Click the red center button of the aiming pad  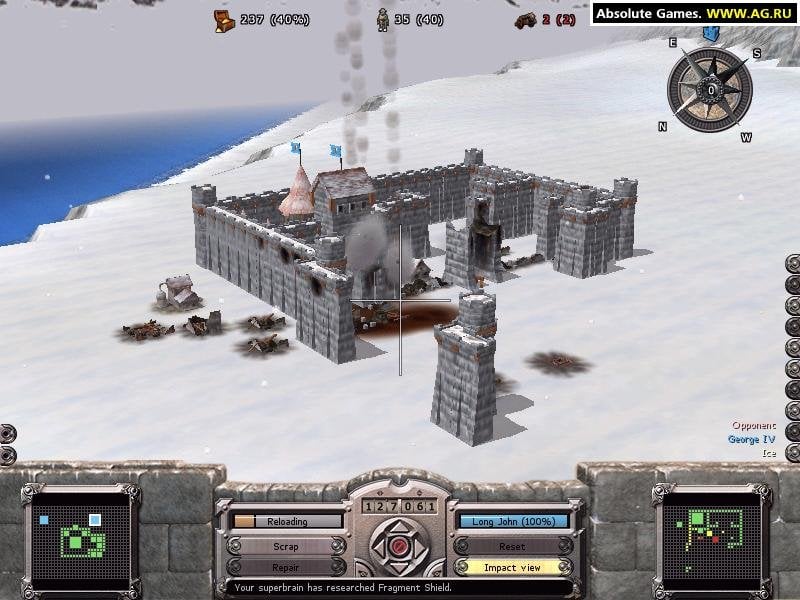(x=399, y=546)
